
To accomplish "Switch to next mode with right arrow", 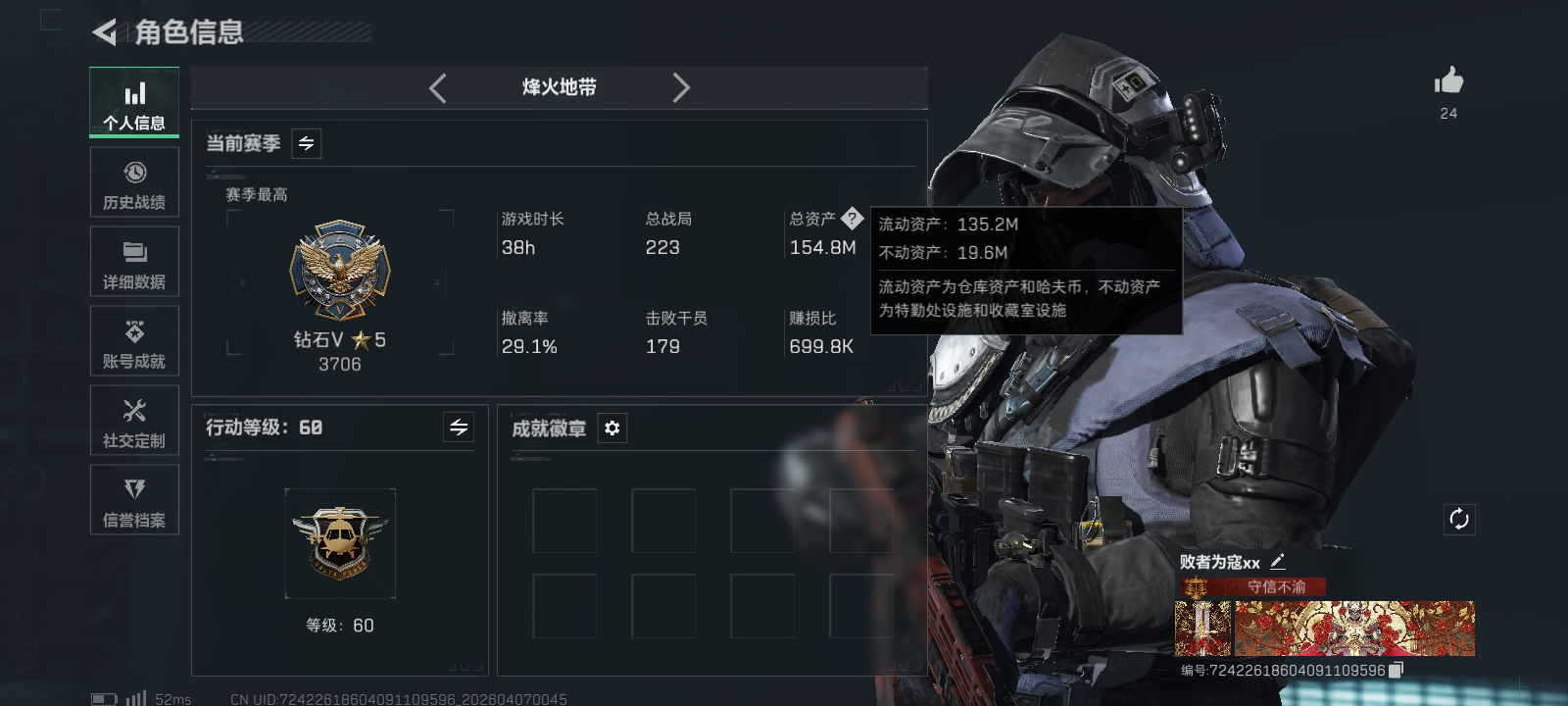I will click(x=681, y=87).
